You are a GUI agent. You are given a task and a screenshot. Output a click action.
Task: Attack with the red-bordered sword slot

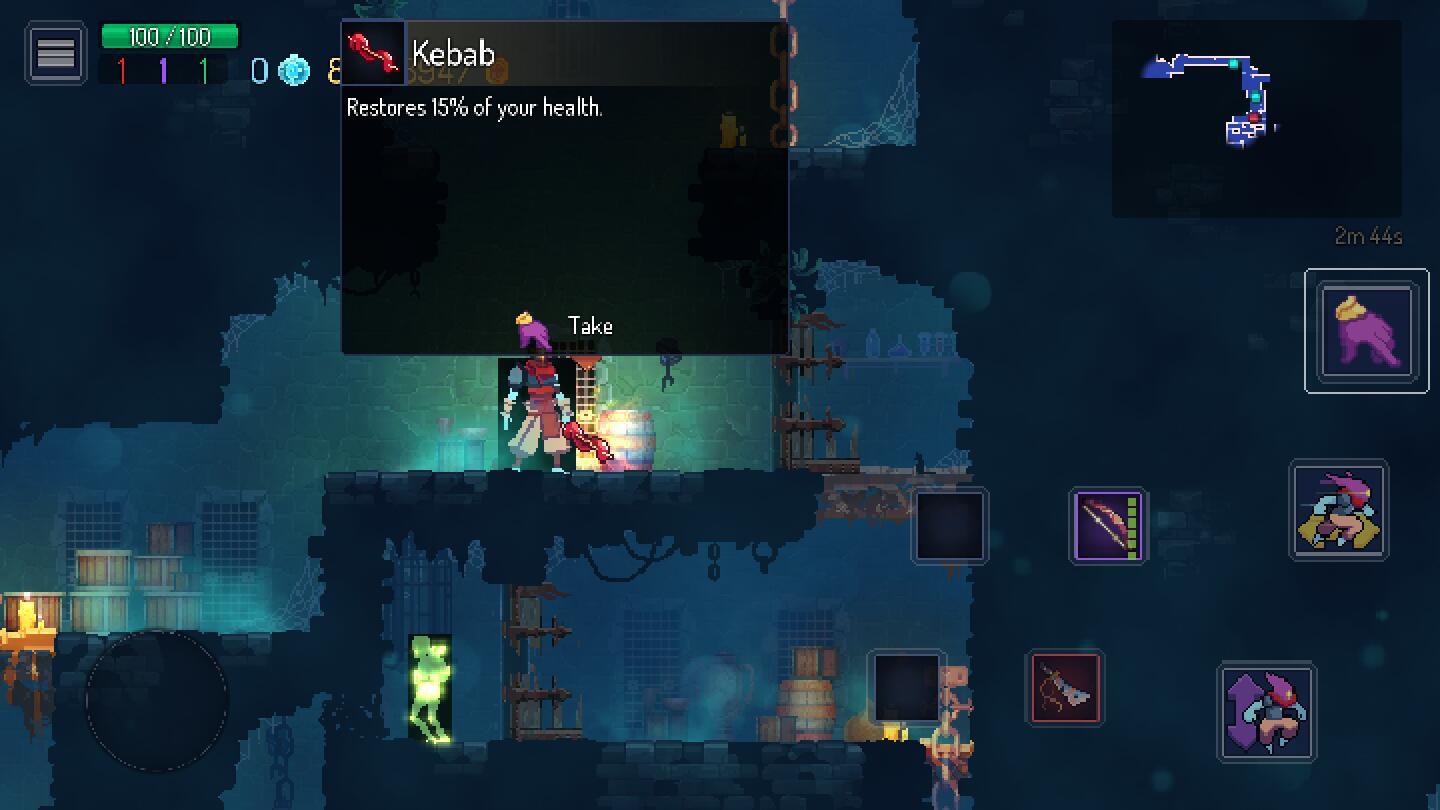pyautogui.click(x=1065, y=687)
